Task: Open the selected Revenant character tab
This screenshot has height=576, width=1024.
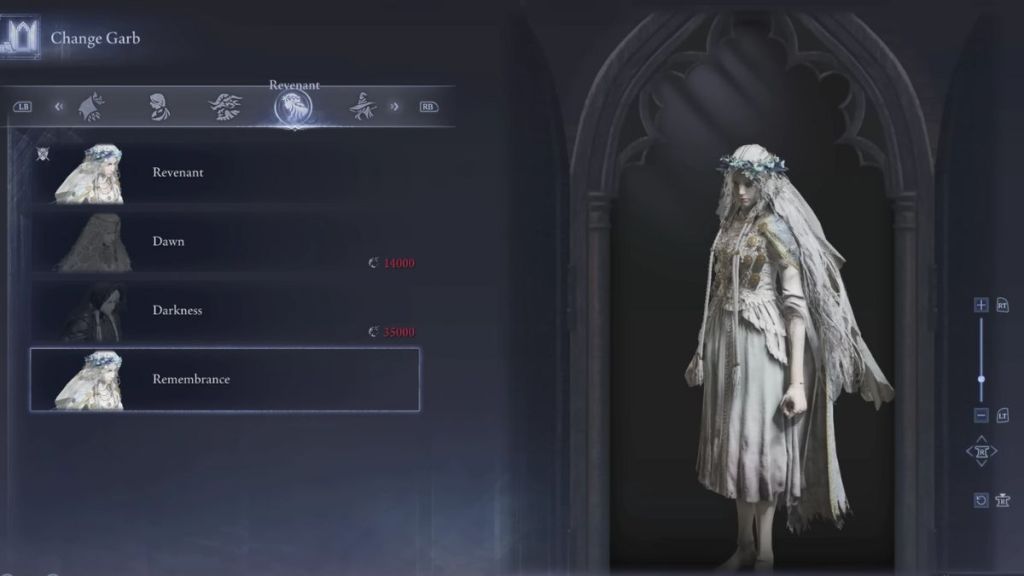Action: [x=292, y=108]
